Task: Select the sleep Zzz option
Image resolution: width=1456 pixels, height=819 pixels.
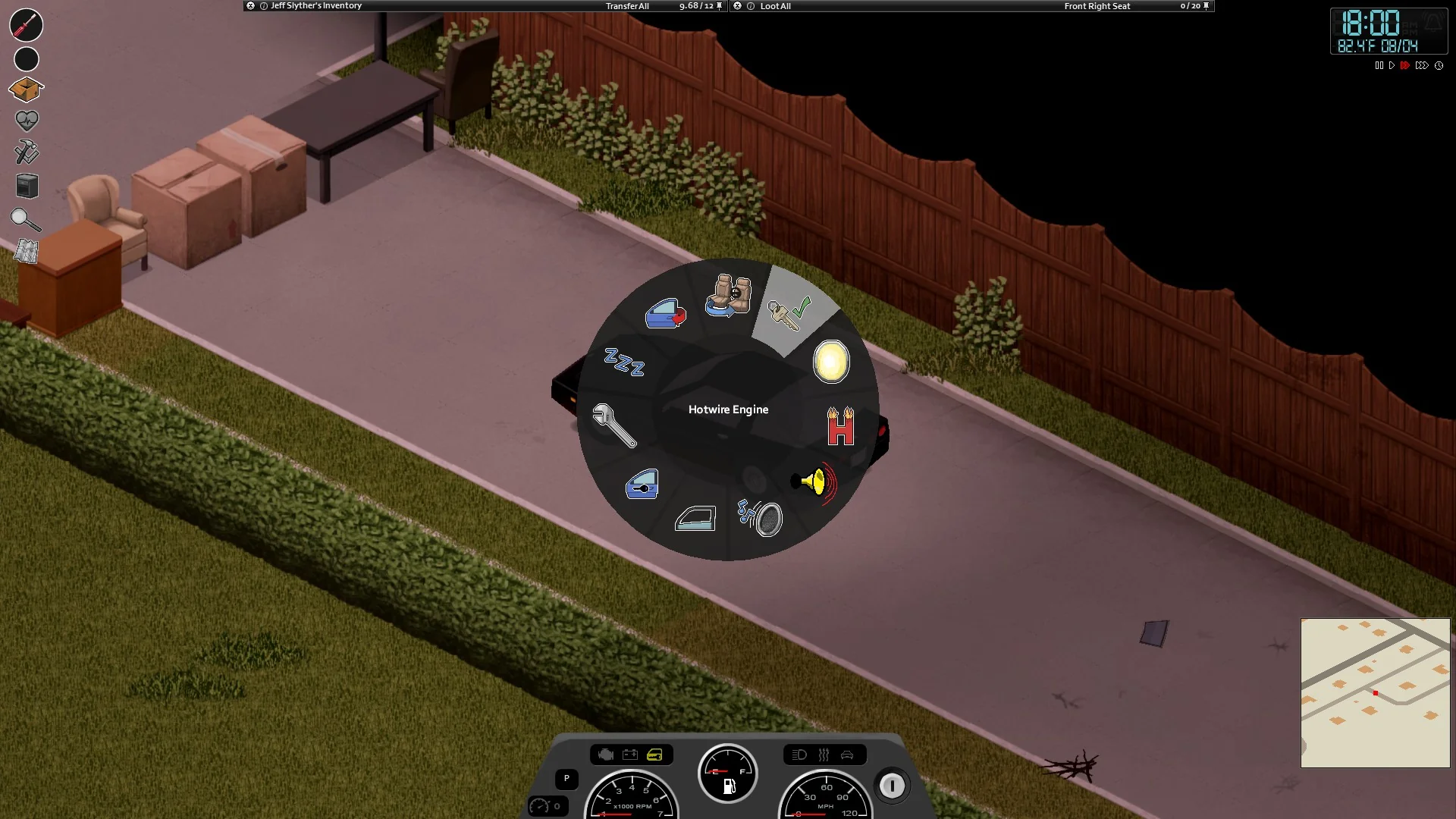Action: 624,362
